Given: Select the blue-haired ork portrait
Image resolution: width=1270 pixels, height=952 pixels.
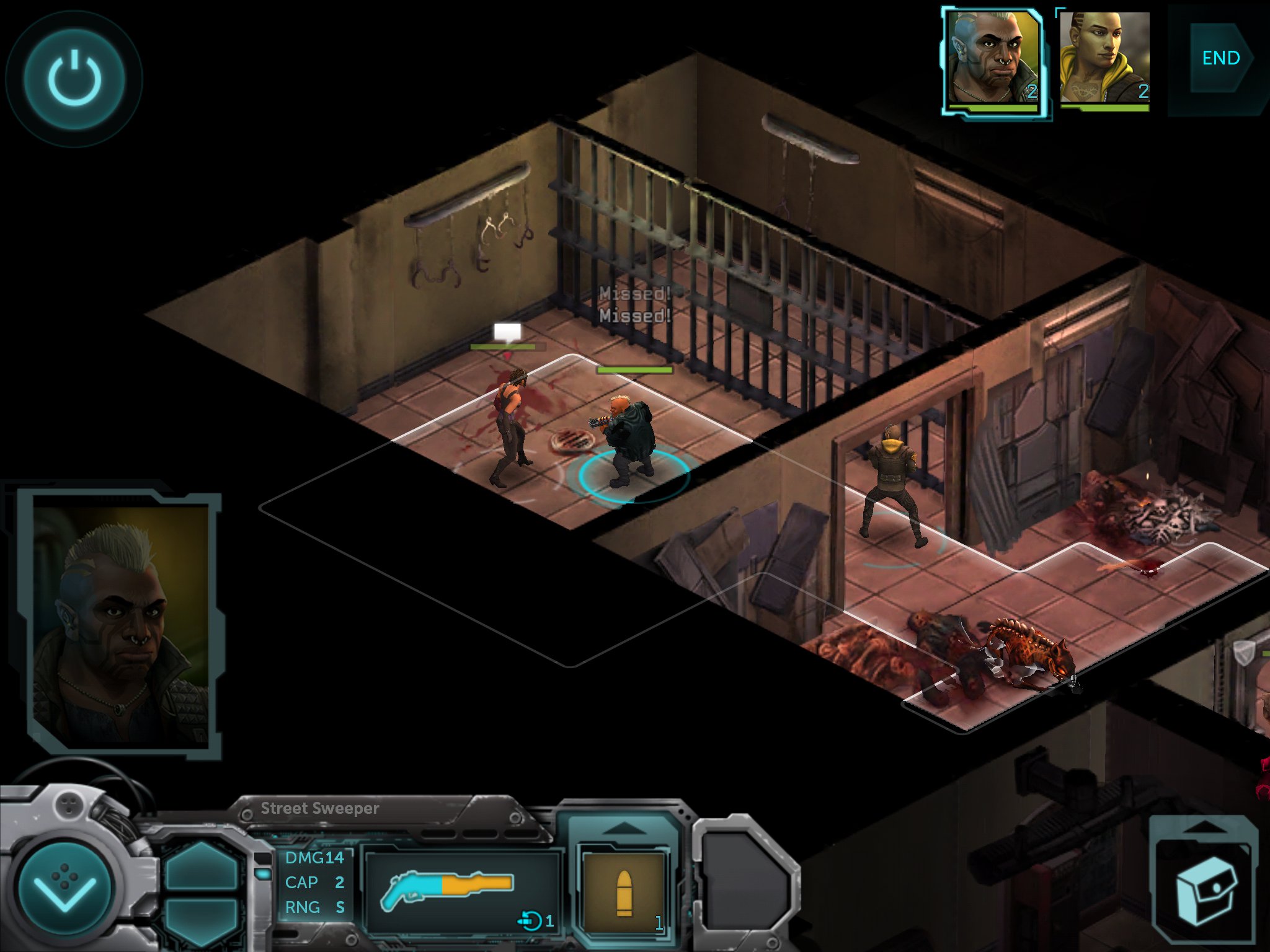Looking at the screenshot, I should 993,59.
